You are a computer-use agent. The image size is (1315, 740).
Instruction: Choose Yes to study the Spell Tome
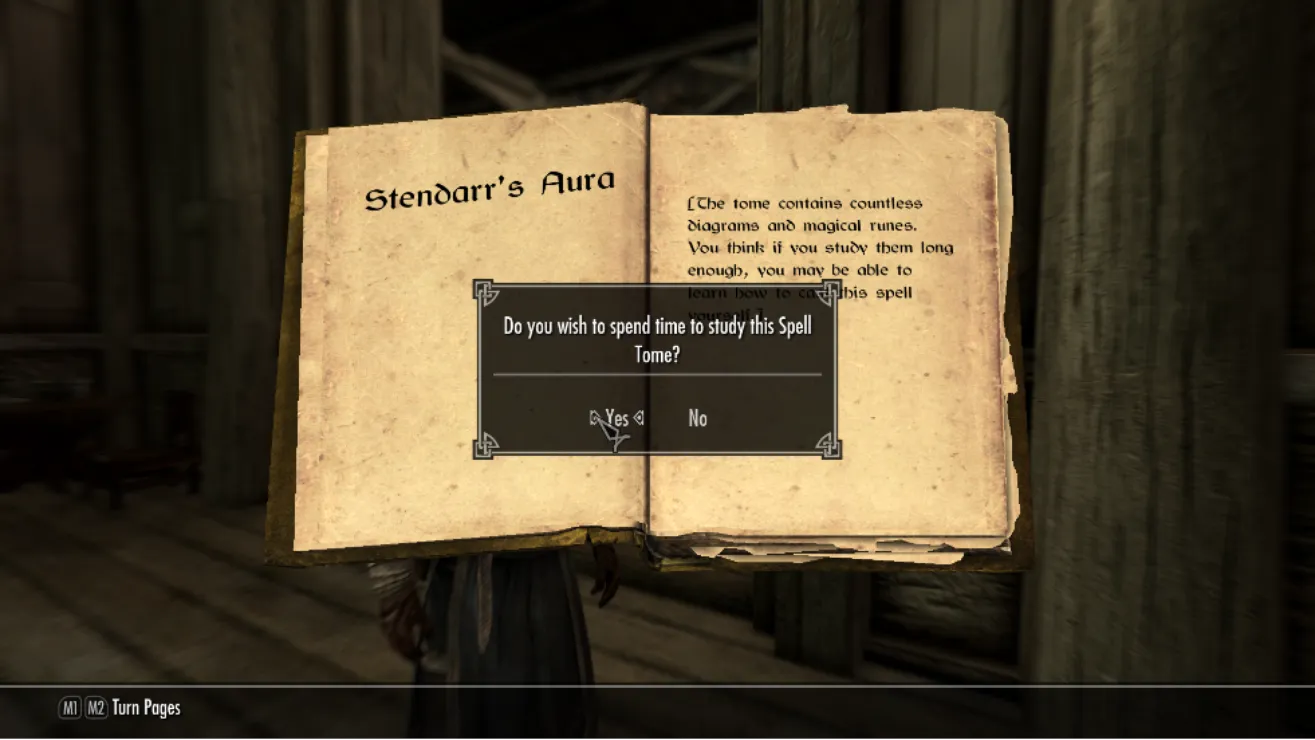[x=617, y=418]
